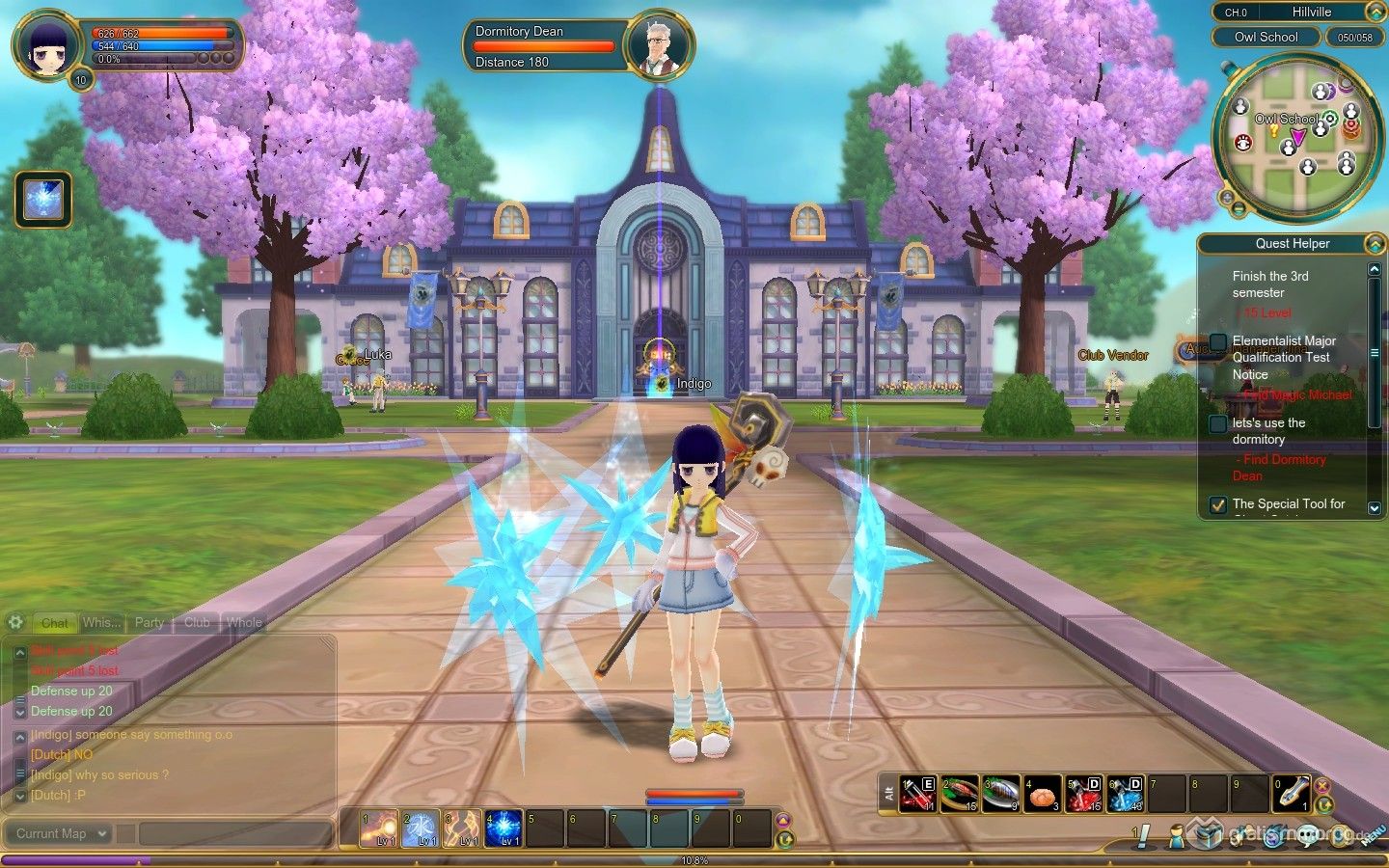This screenshot has height=868, width=1389.
Task: Use the red potion in item slot 1
Action: pos(917,795)
